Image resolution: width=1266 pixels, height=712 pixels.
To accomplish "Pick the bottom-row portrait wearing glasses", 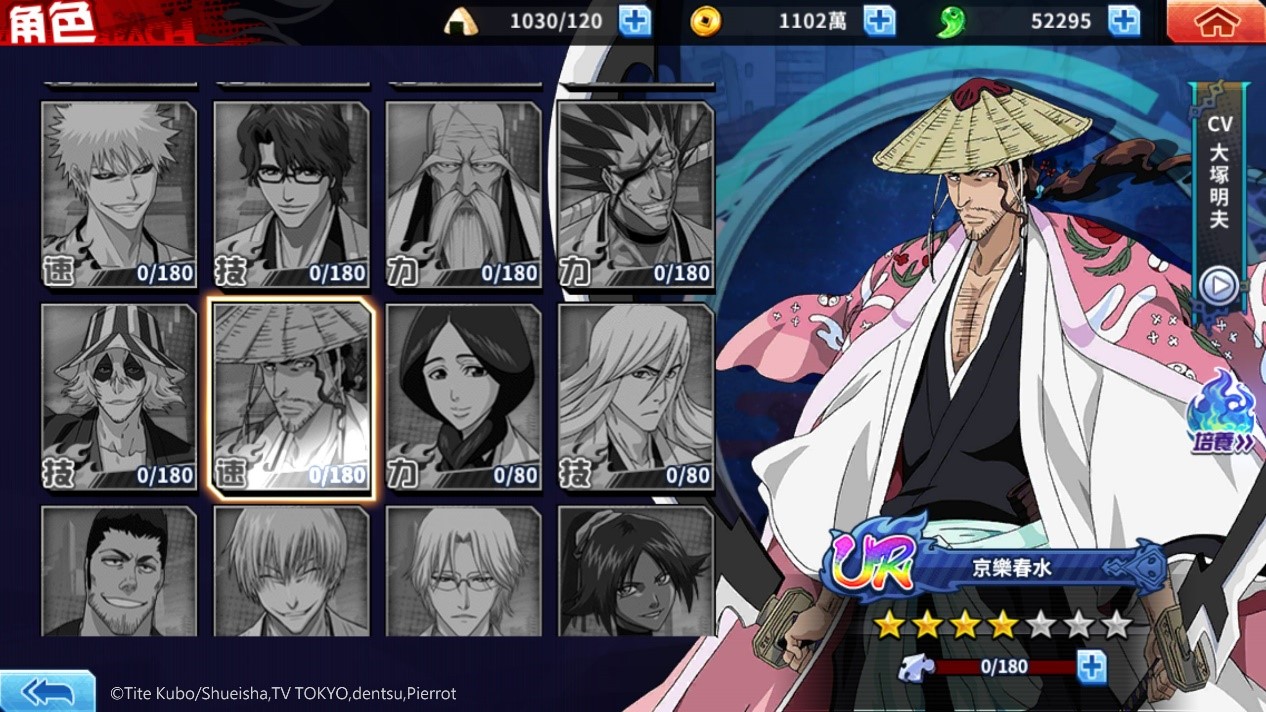I will [x=463, y=572].
